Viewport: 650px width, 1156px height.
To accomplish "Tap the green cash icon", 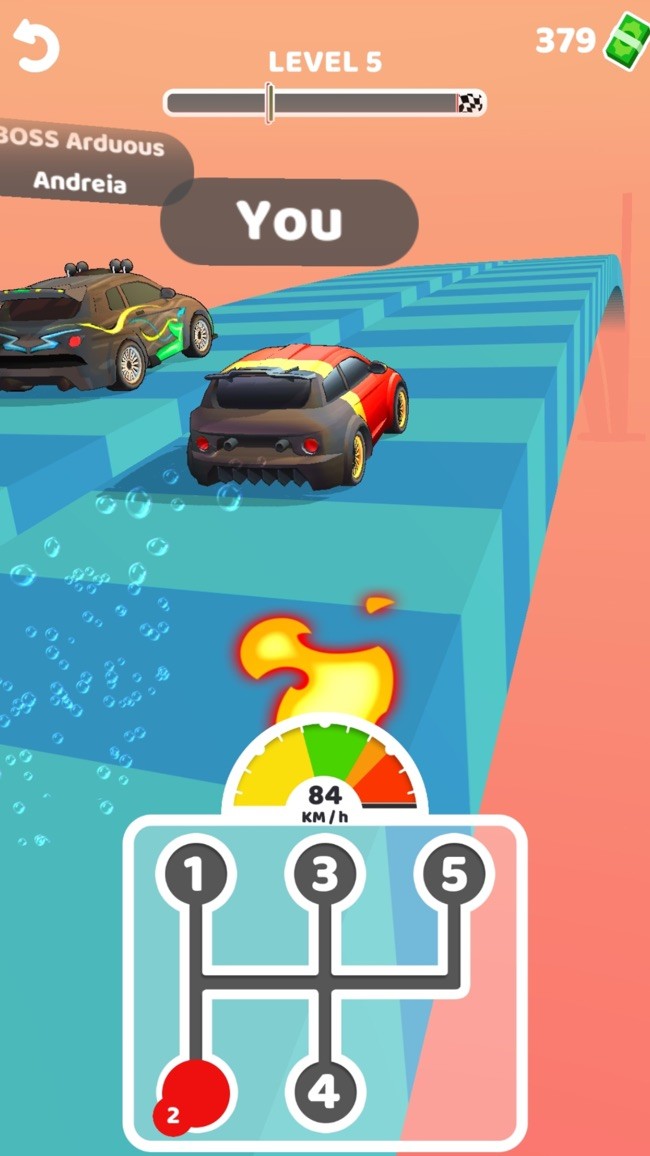I will pyautogui.click(x=625, y=41).
